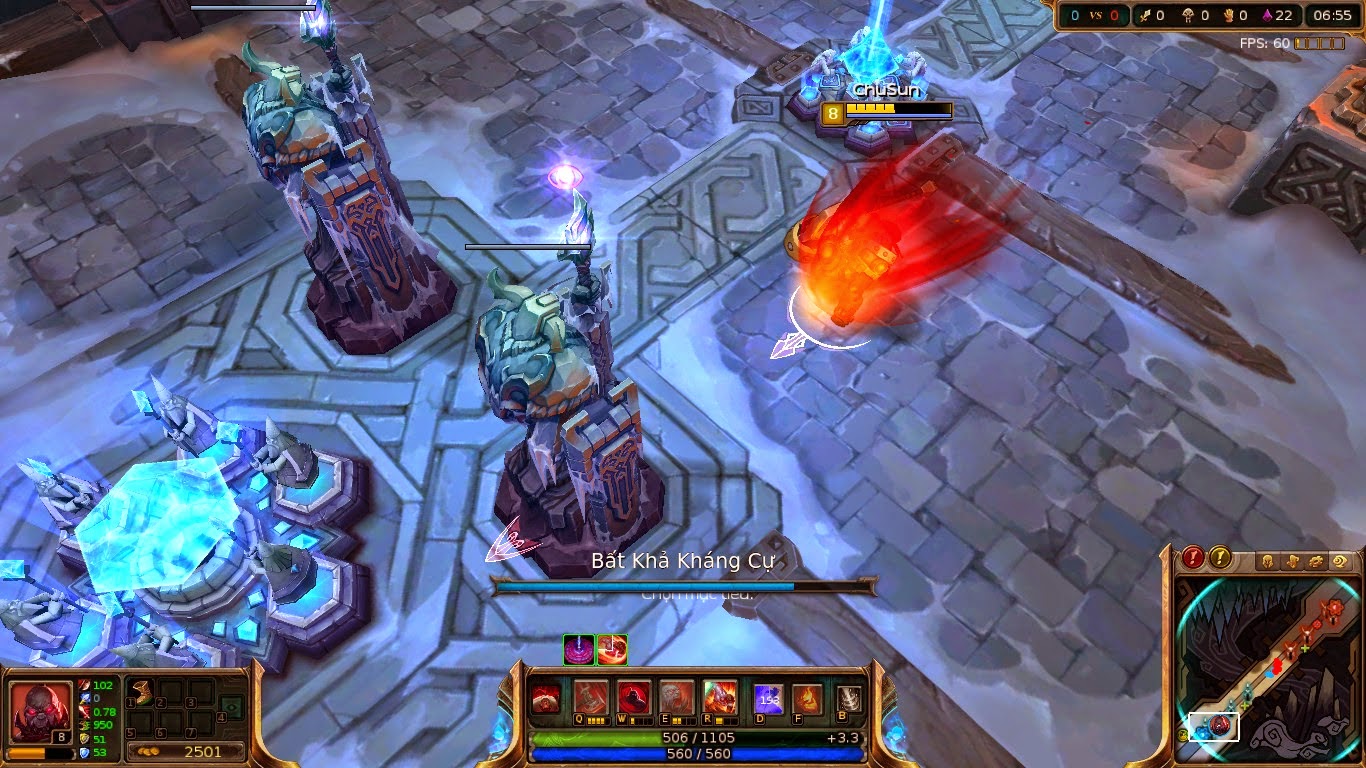Click the red danger ping above the minimap
1366x768 pixels.
[1191, 558]
